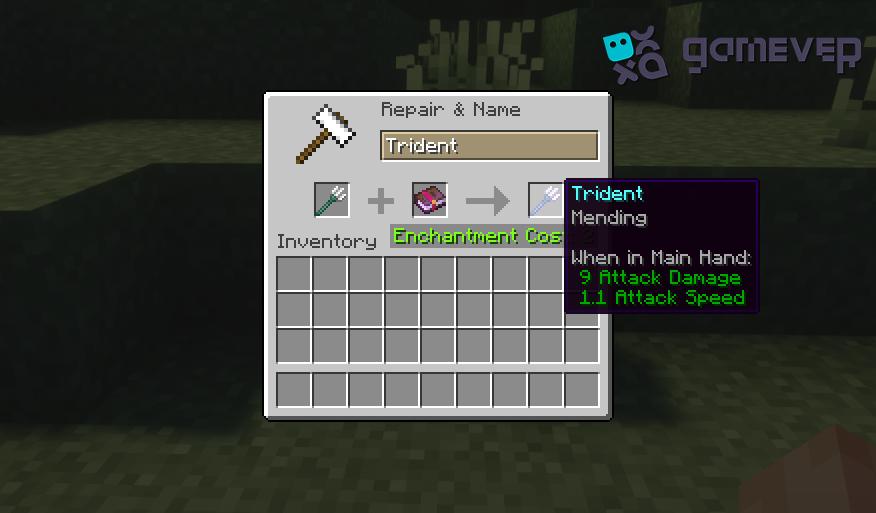Take the enchanted trident from the output slot
This screenshot has height=513, width=876.
tap(546, 200)
